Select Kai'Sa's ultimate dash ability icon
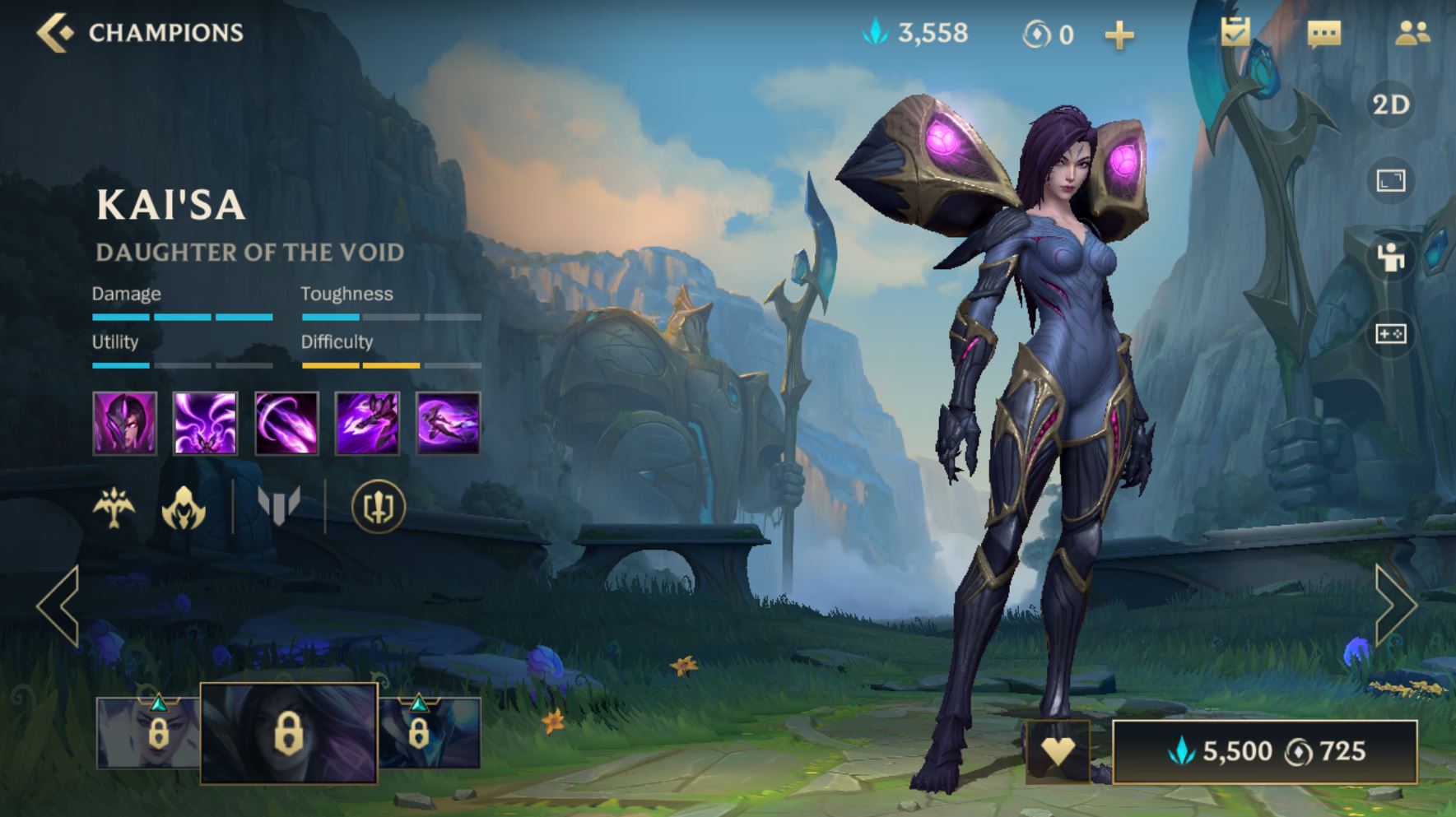Viewport: 1456px width, 817px height. 448,423
